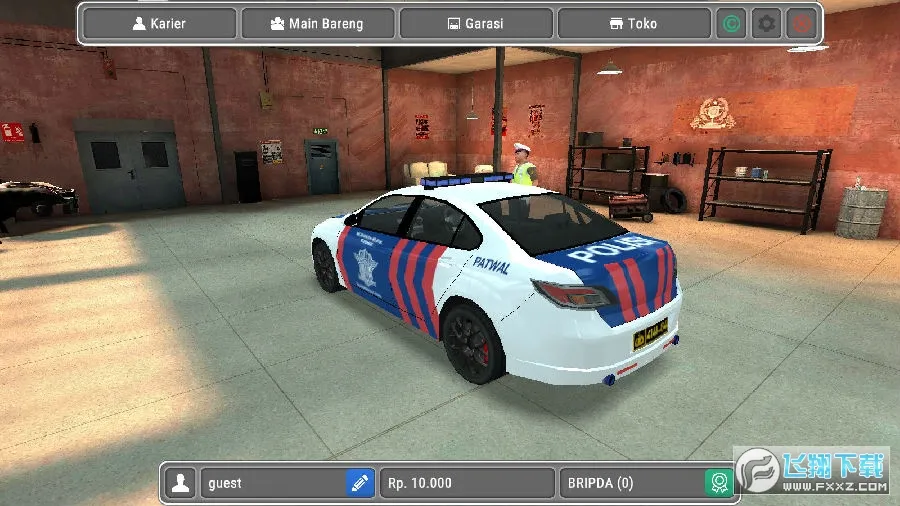The image size is (900, 506).
Task: Select the Main Bareng multiplayer option
Action: [x=317, y=23]
